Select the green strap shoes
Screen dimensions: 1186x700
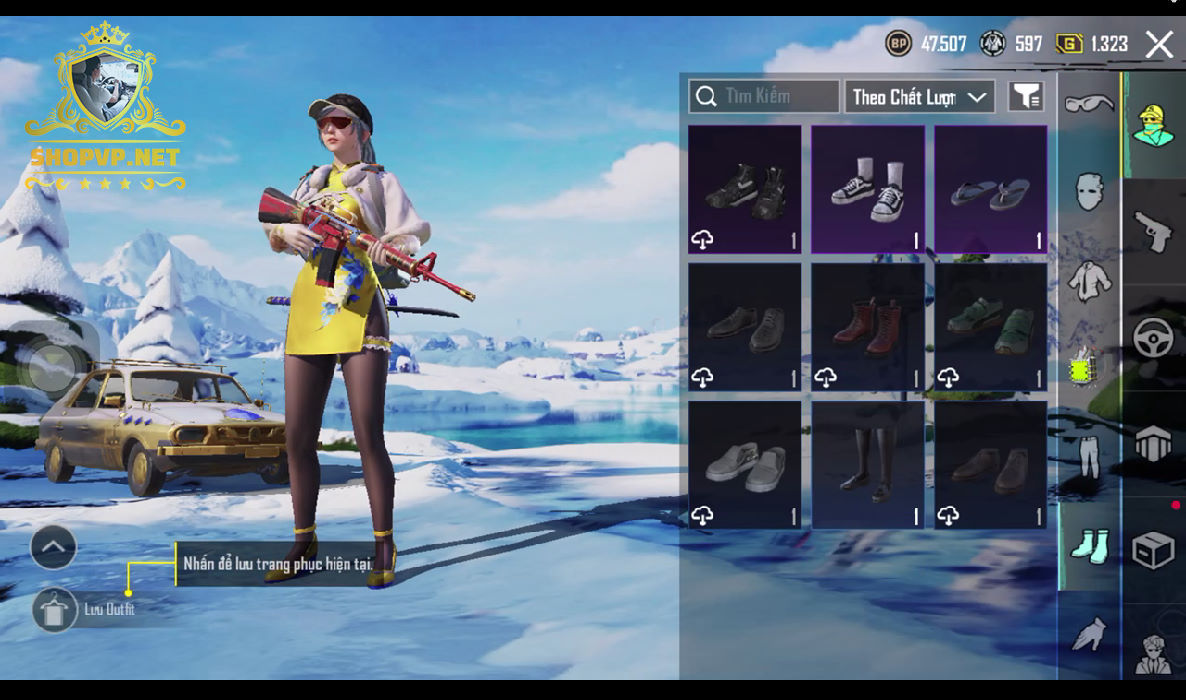990,326
